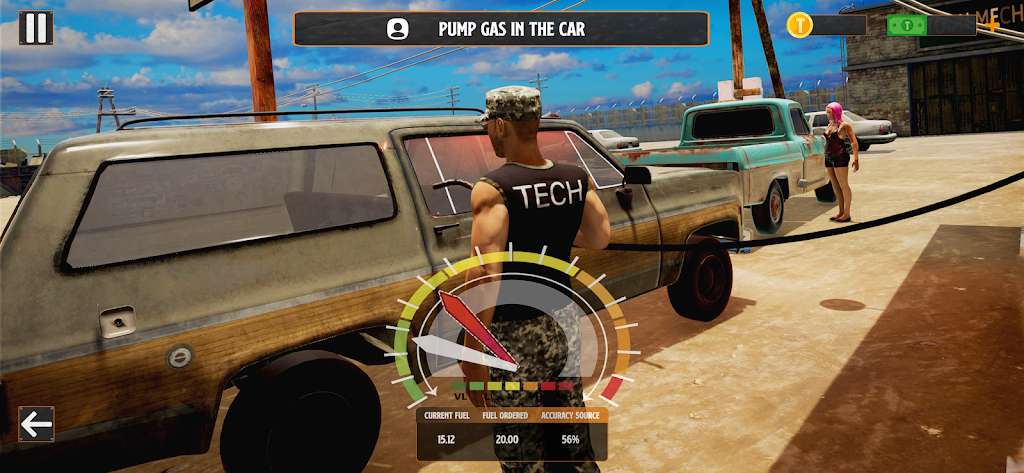
Task: Go back with the left arrow button
Action: [36, 424]
